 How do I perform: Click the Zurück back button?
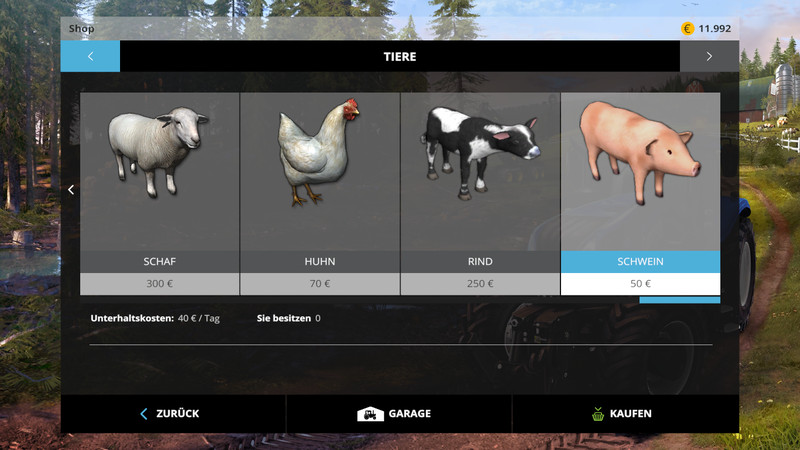tap(173, 413)
